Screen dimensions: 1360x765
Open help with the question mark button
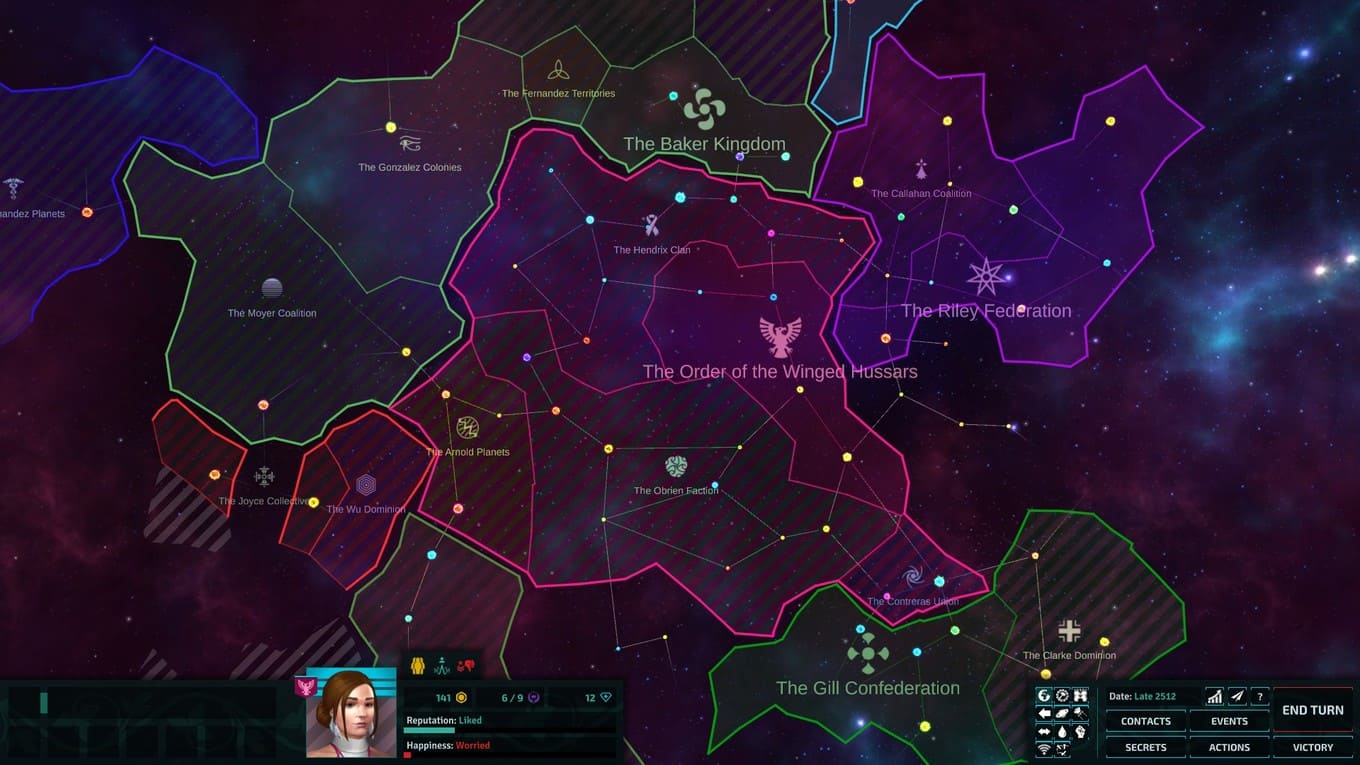pos(1260,696)
